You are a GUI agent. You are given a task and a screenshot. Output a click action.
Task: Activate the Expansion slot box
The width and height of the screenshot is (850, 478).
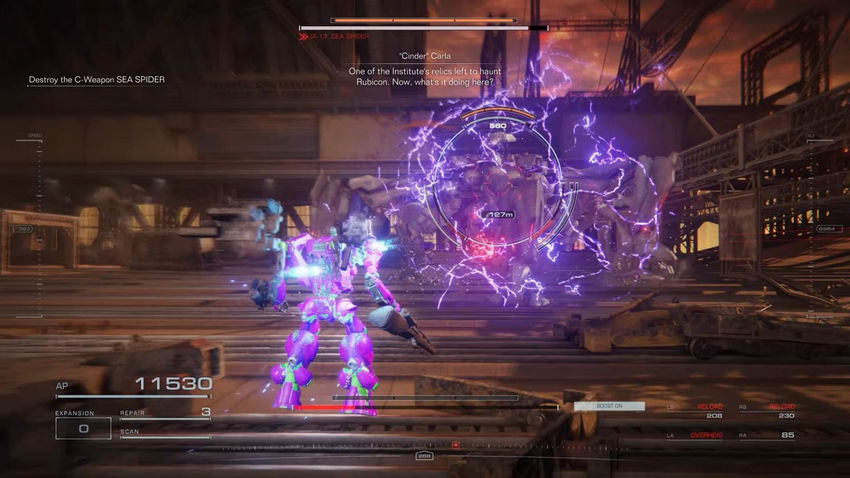(x=82, y=428)
